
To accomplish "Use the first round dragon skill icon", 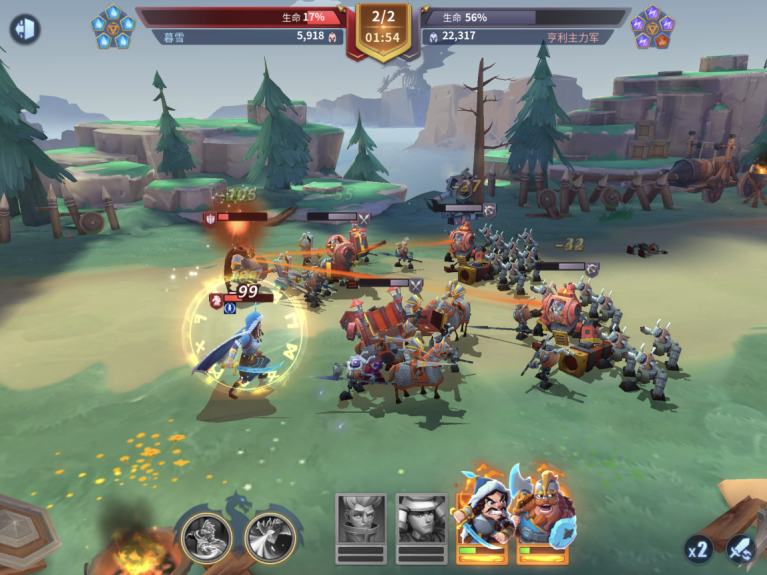I will (x=207, y=538).
